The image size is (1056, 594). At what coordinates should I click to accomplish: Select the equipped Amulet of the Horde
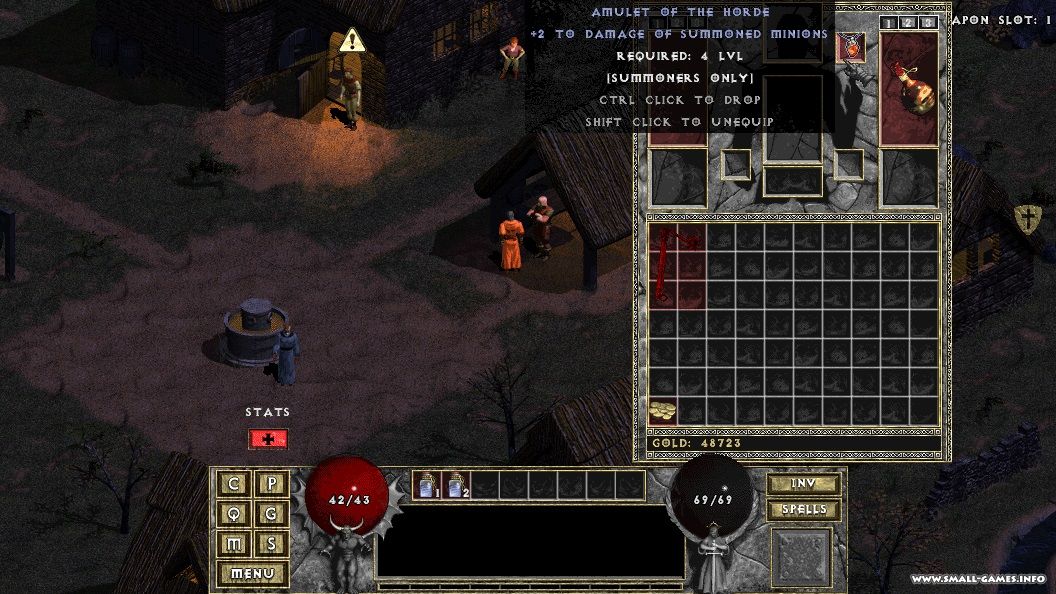click(x=850, y=47)
